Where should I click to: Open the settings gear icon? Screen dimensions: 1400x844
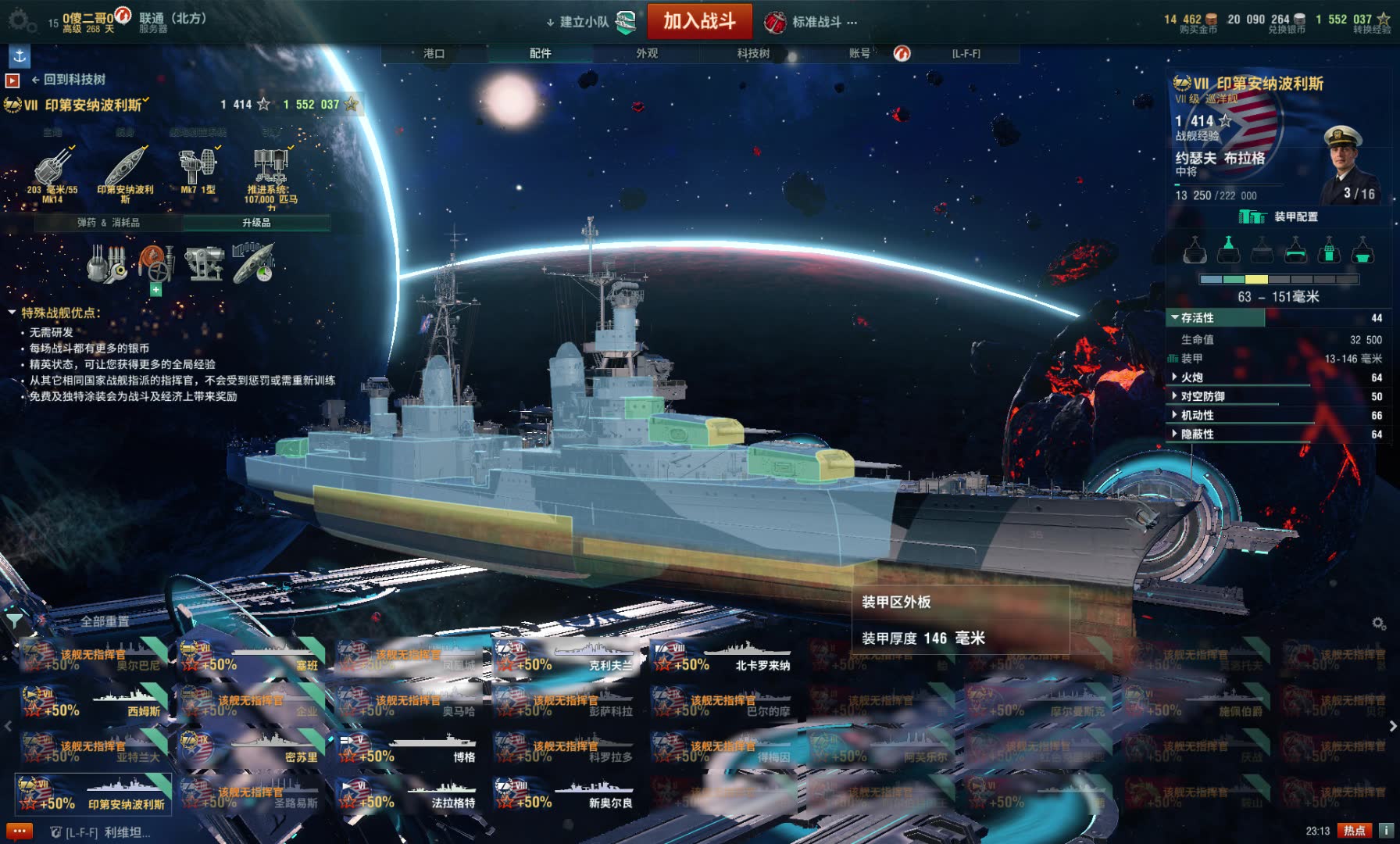20,21
